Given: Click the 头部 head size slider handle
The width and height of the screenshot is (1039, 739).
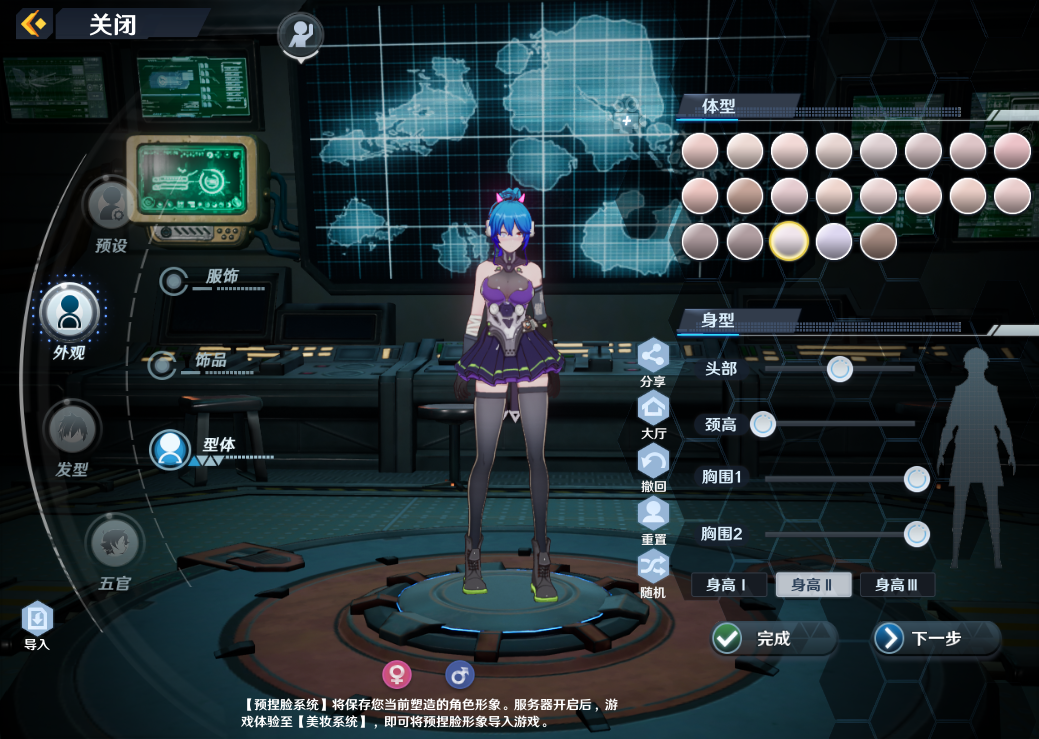Looking at the screenshot, I should (x=840, y=369).
